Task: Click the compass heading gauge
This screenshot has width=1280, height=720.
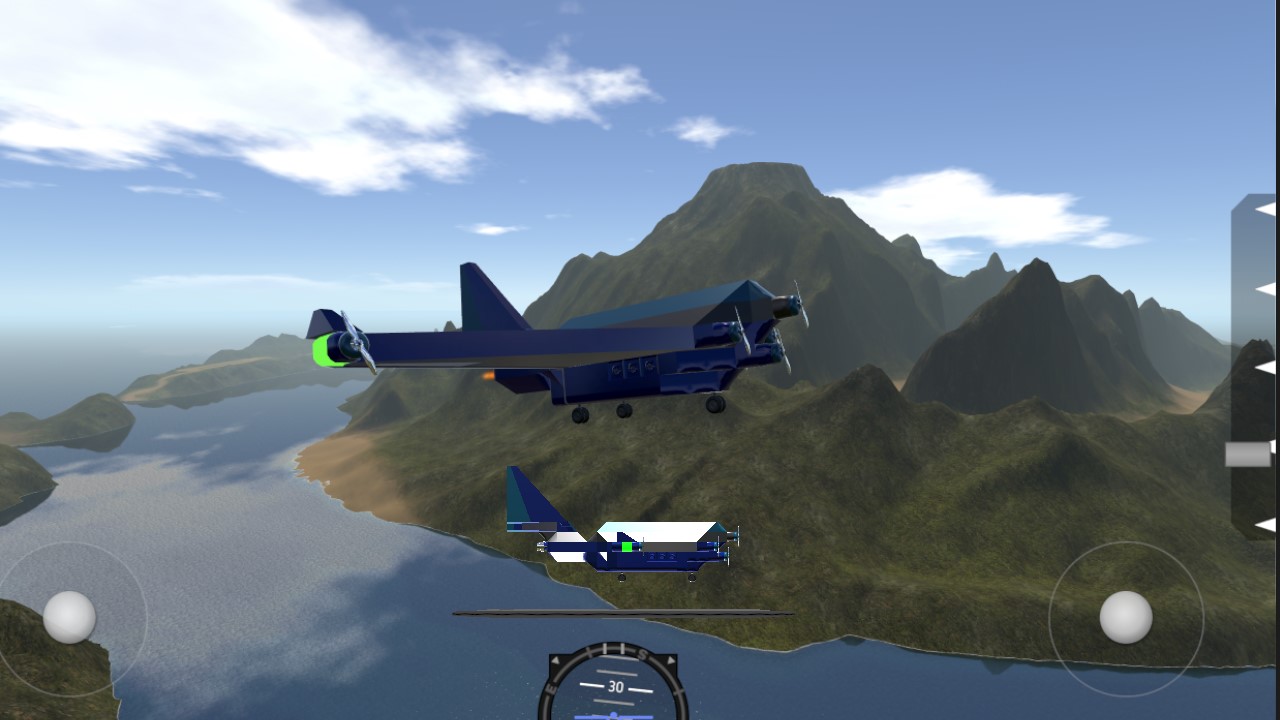Action: pyautogui.click(x=613, y=686)
